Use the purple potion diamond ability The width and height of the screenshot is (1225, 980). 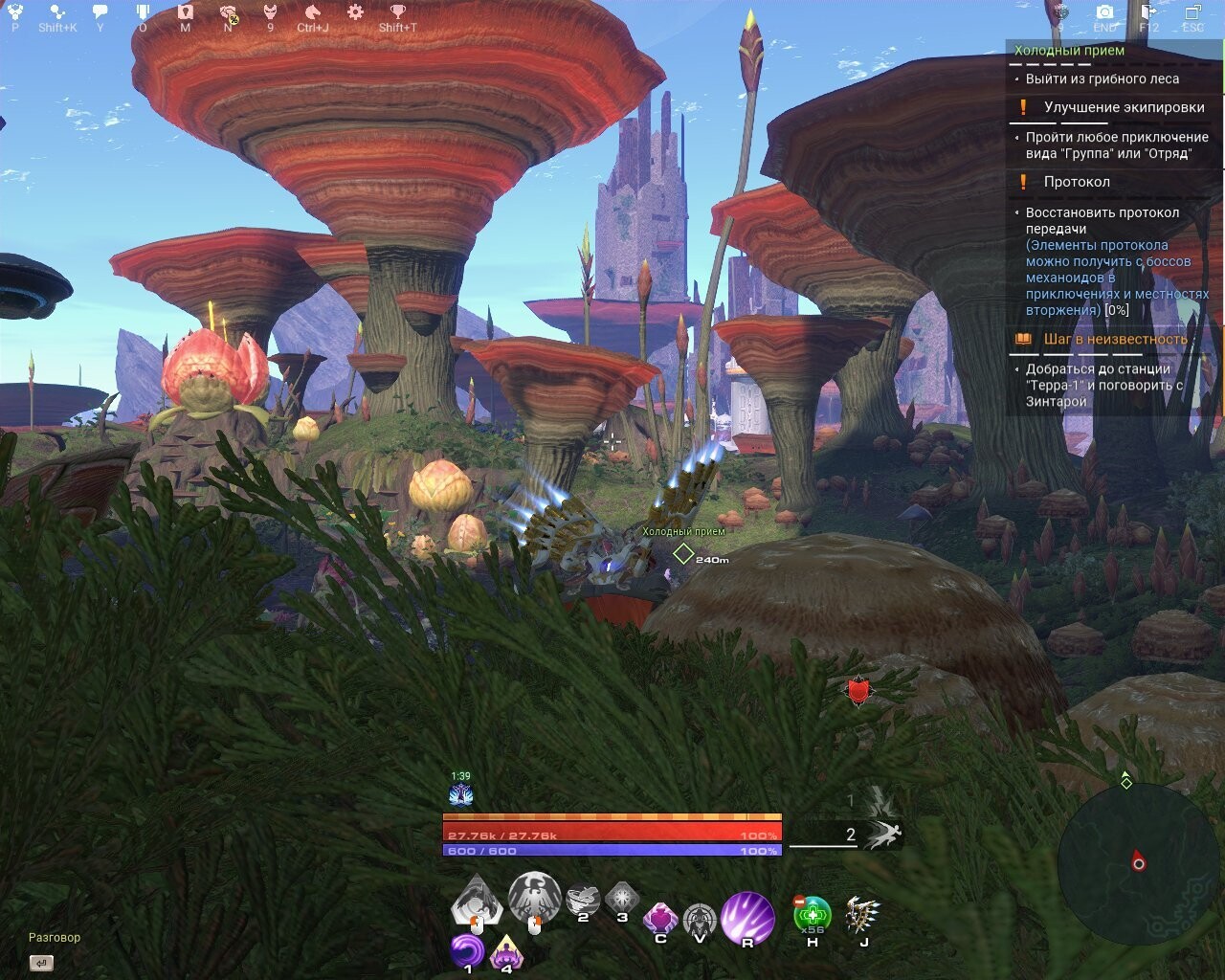pyautogui.click(x=660, y=919)
